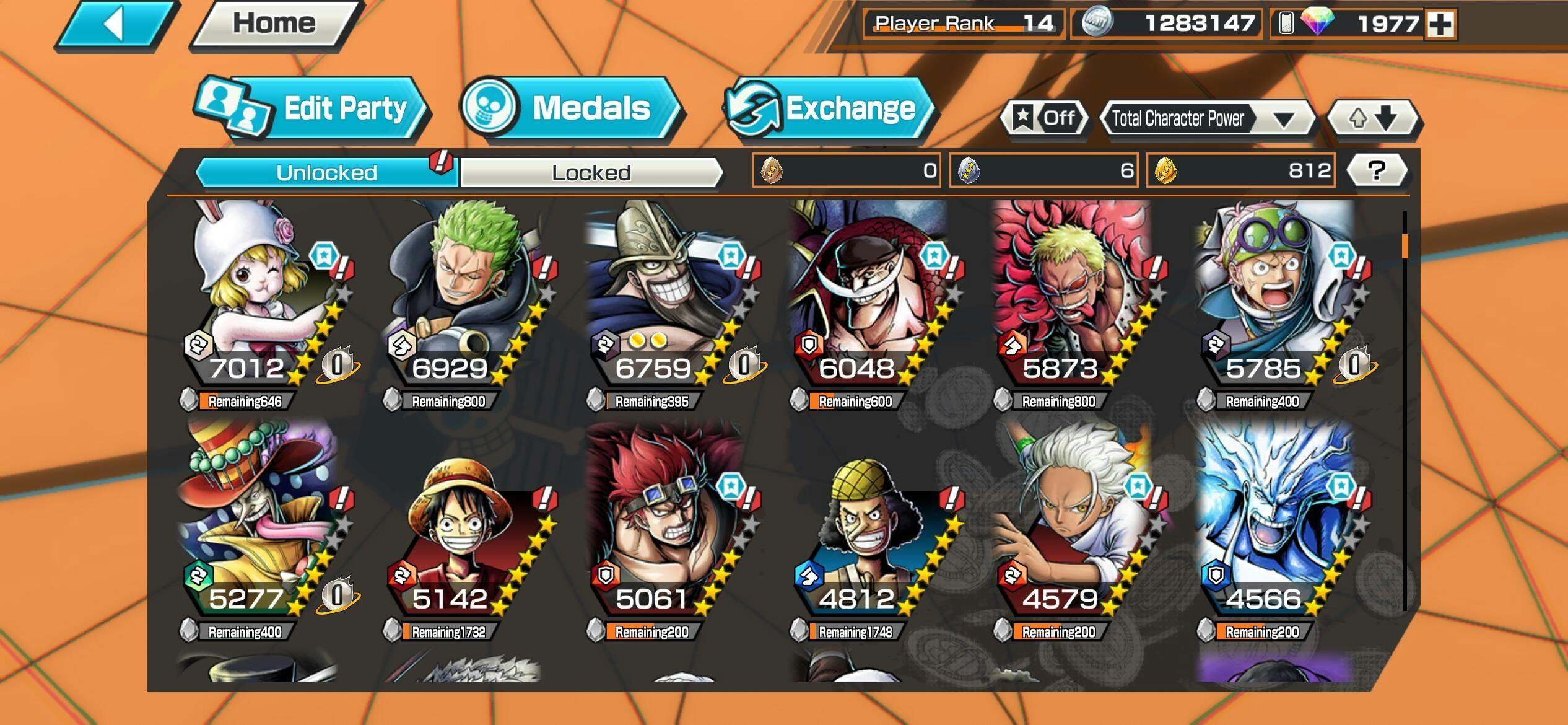
Task: Show help with the question mark button
Action: coord(1376,170)
